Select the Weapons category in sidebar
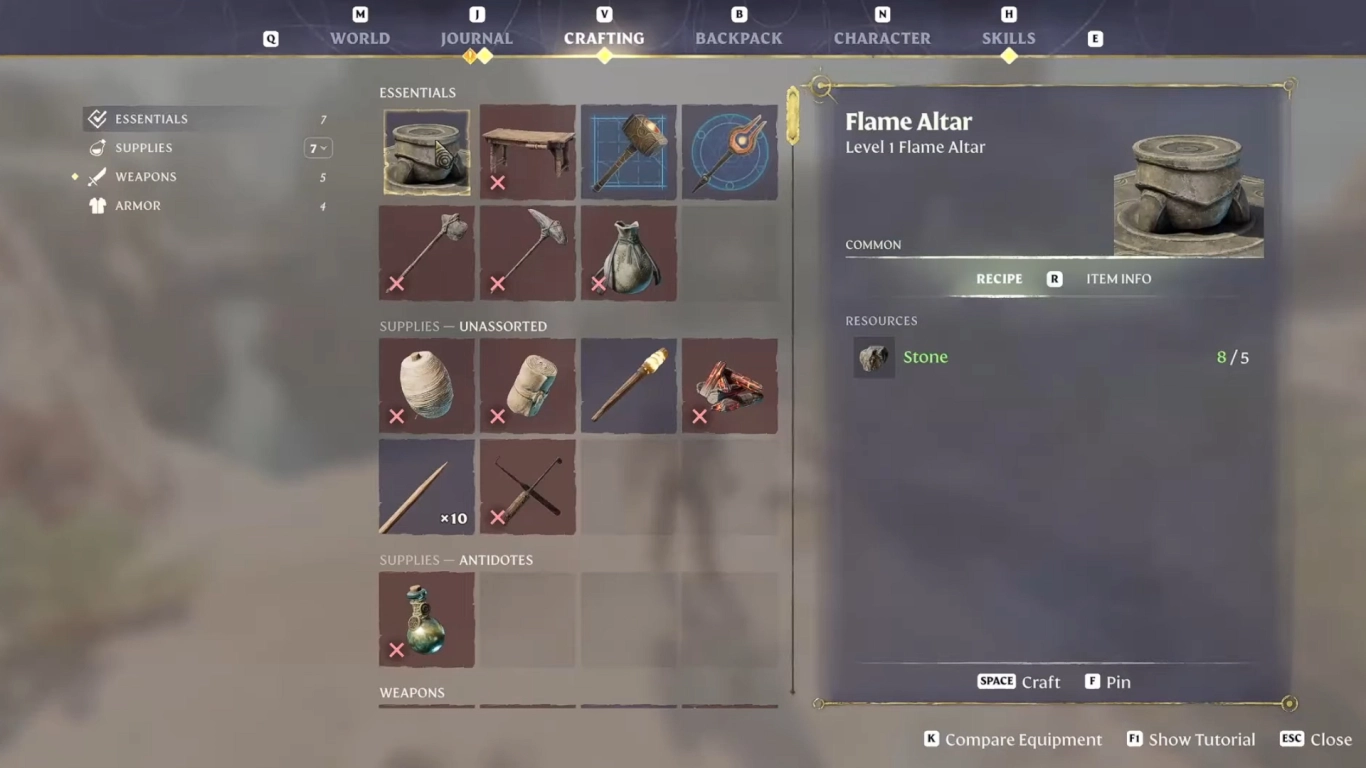This screenshot has width=1366, height=768. tap(146, 176)
